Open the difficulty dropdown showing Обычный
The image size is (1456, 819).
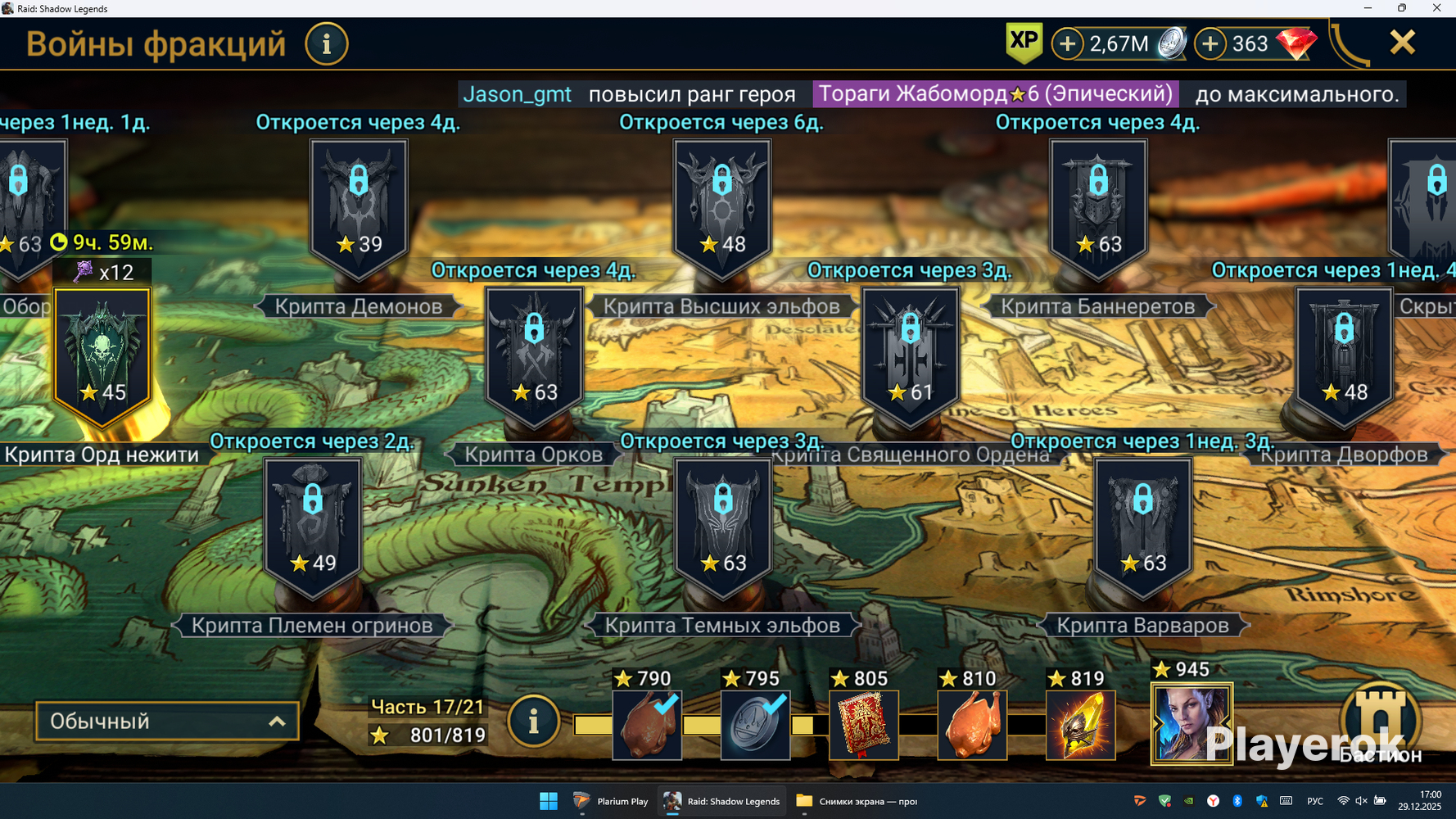coord(167,722)
